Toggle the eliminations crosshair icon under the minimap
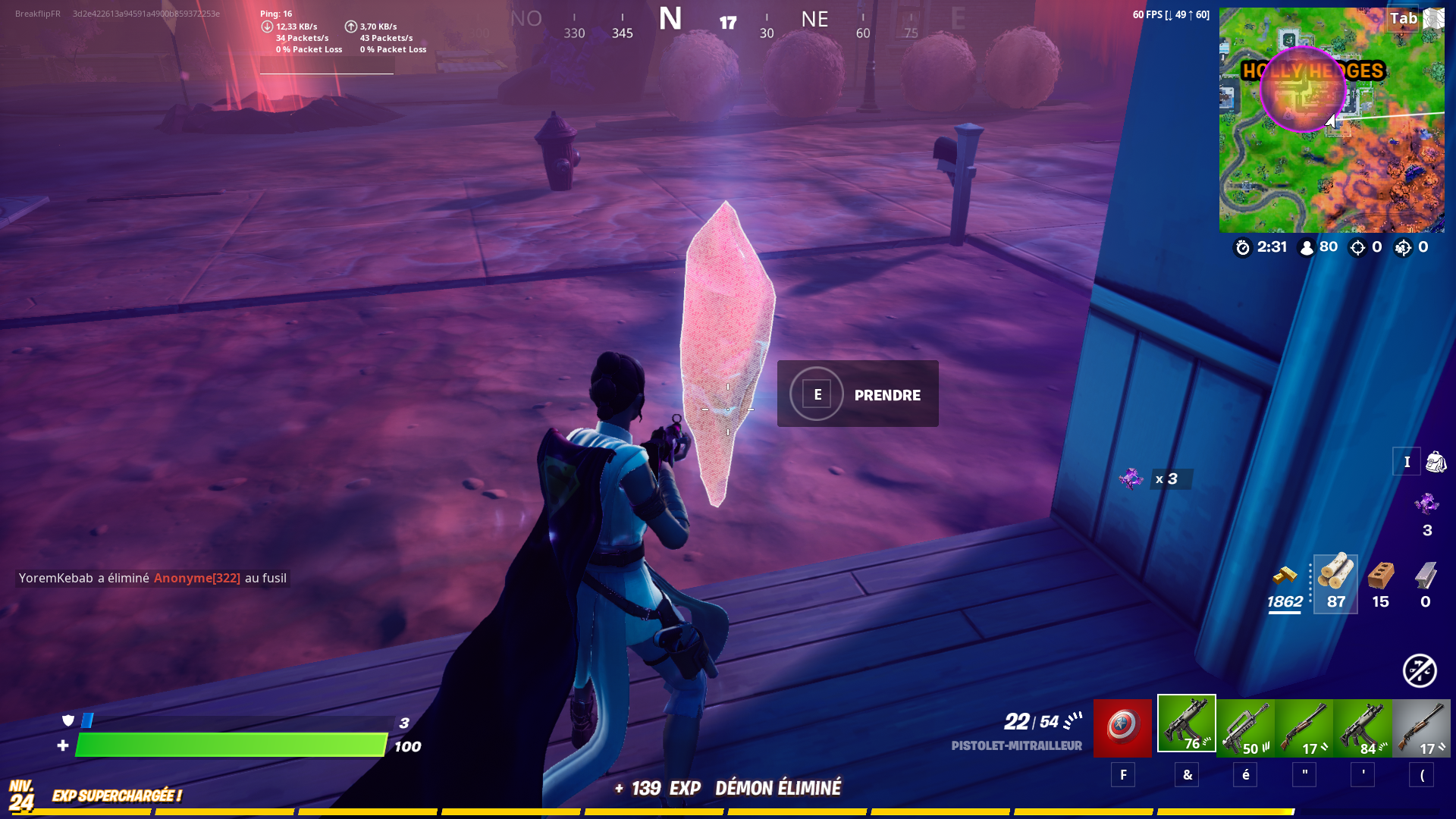Image resolution: width=1456 pixels, height=819 pixels. pos(1357,246)
